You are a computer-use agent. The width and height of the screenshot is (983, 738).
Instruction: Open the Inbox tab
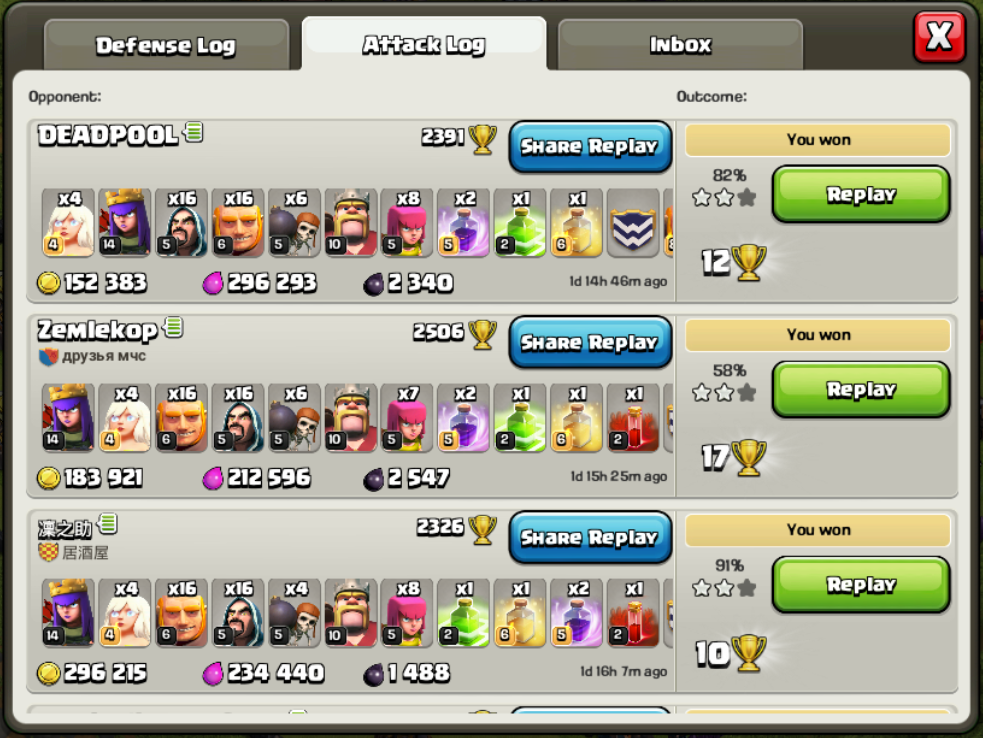pos(680,45)
